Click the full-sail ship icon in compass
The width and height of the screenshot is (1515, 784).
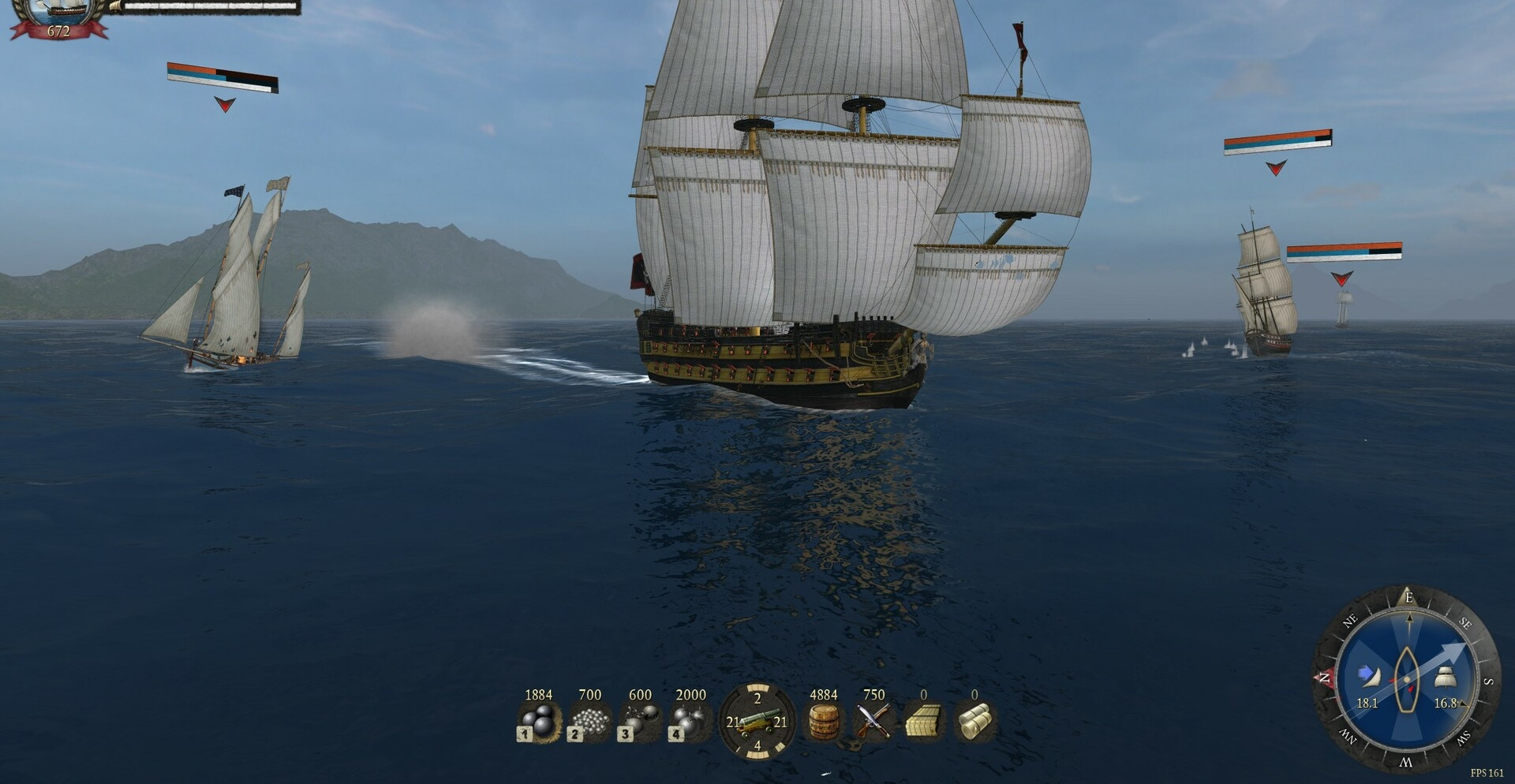click(1445, 678)
